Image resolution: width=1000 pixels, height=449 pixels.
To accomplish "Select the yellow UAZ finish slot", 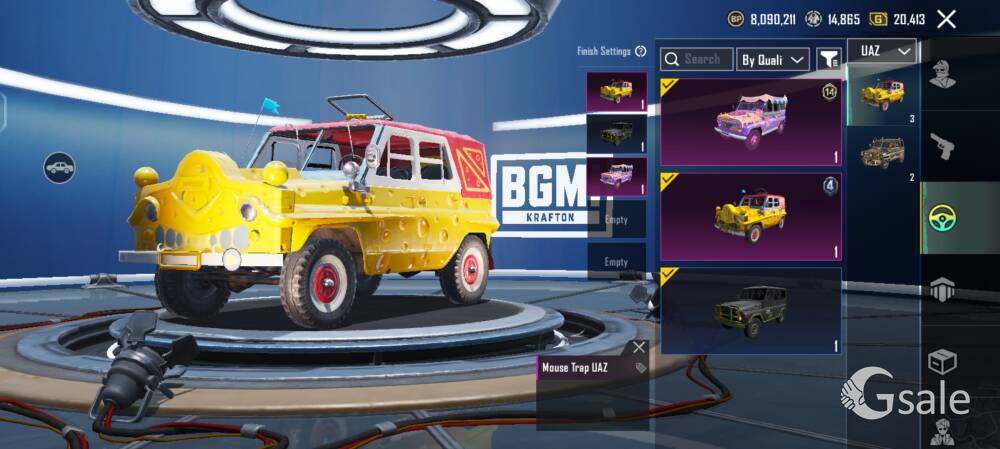I will point(616,91).
